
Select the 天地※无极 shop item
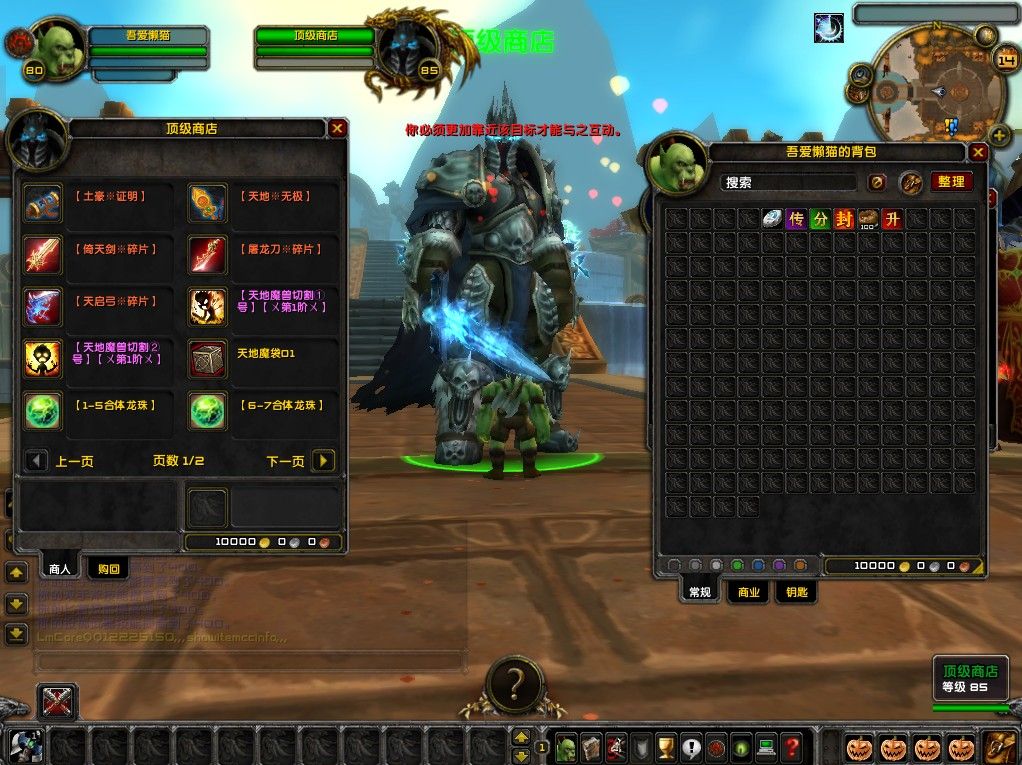(x=208, y=203)
